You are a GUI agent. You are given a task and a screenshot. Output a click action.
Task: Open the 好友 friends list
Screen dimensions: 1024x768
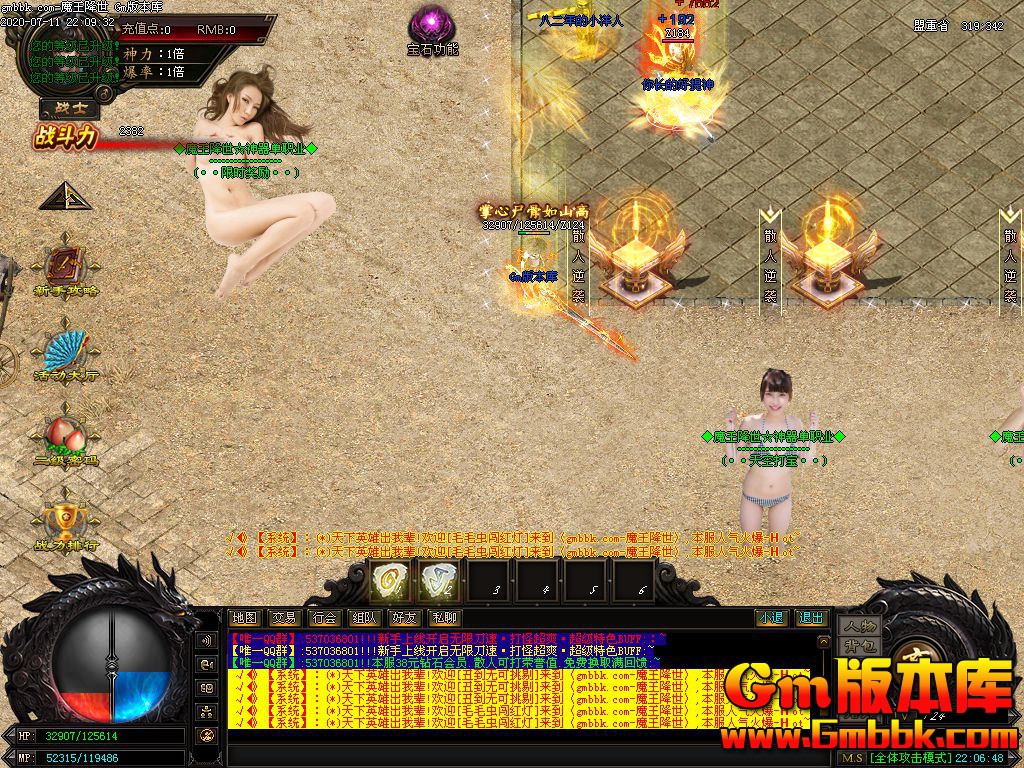(x=403, y=618)
